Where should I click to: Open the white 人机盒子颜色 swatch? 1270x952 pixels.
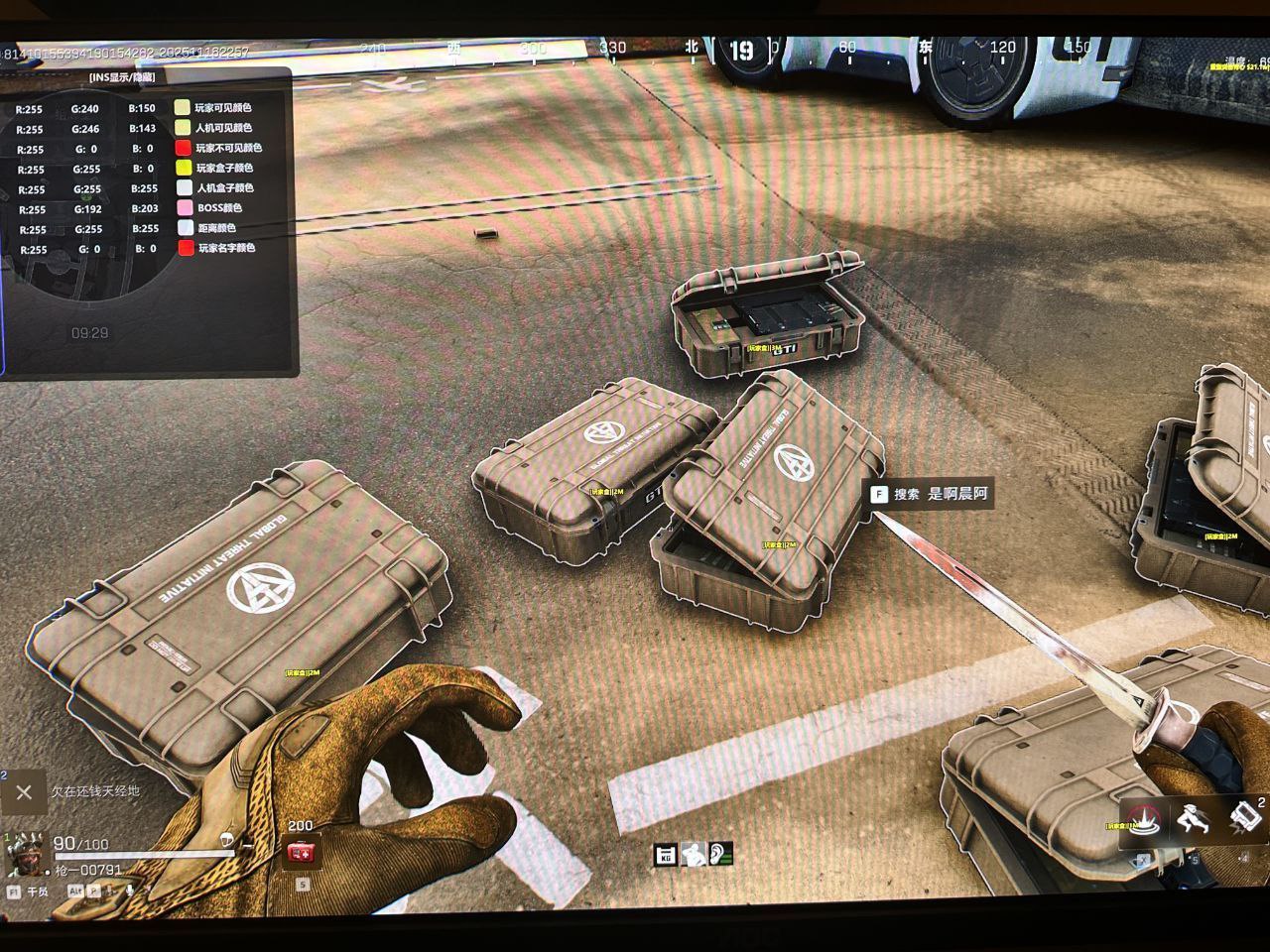coord(184,188)
